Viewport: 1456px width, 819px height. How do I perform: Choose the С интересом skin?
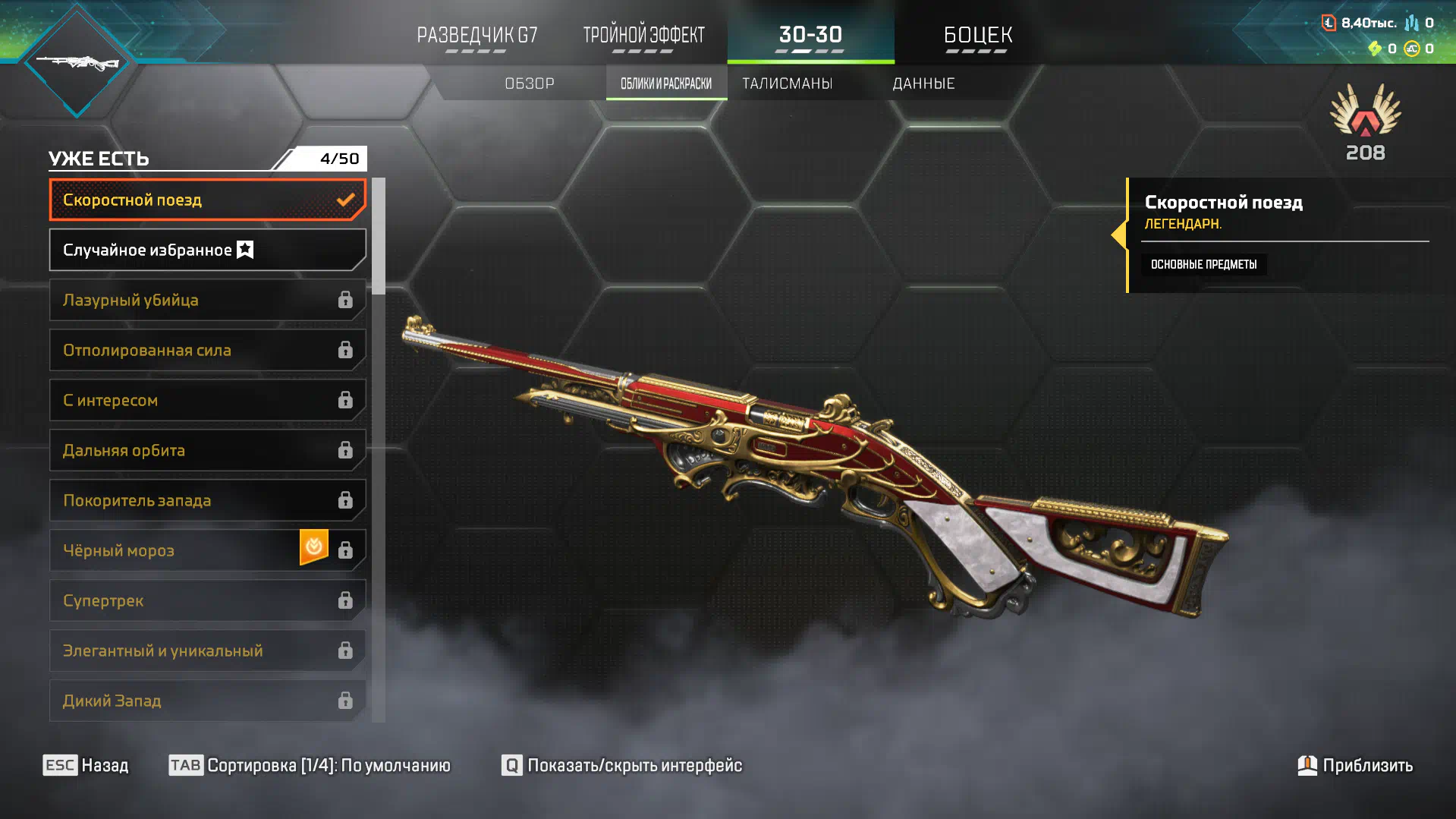(x=207, y=400)
